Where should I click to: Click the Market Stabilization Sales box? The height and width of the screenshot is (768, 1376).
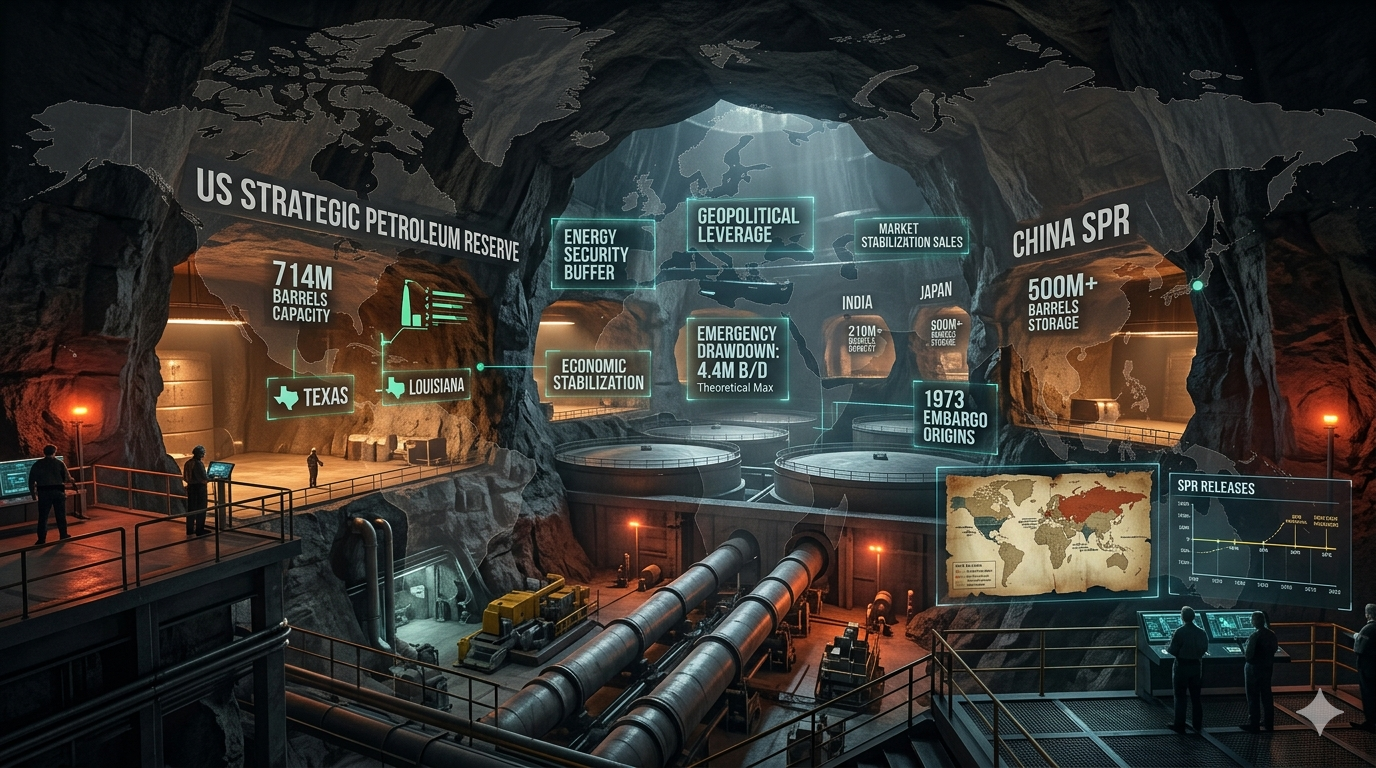(911, 235)
